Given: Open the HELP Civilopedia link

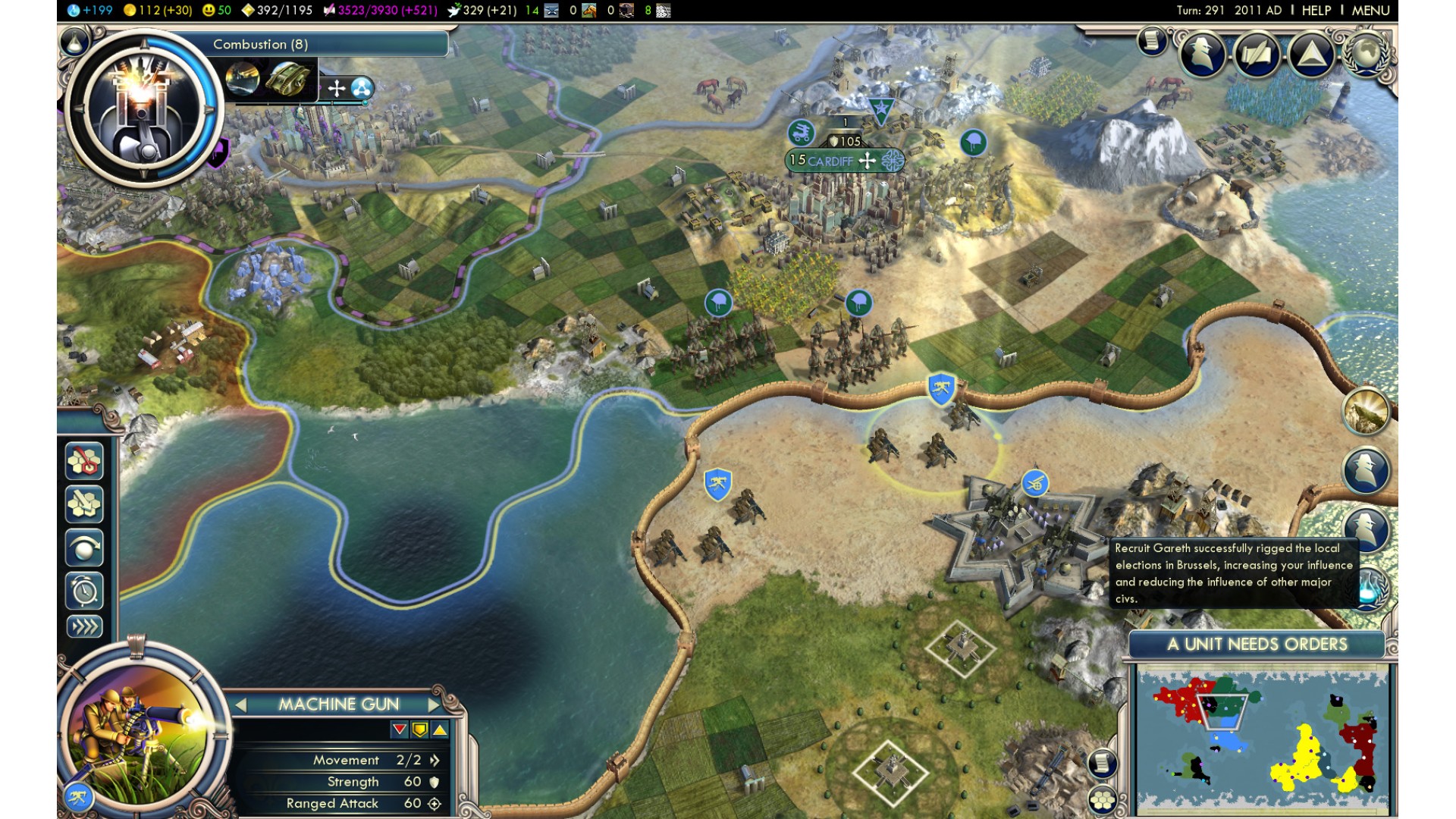Looking at the screenshot, I should [x=1316, y=11].
